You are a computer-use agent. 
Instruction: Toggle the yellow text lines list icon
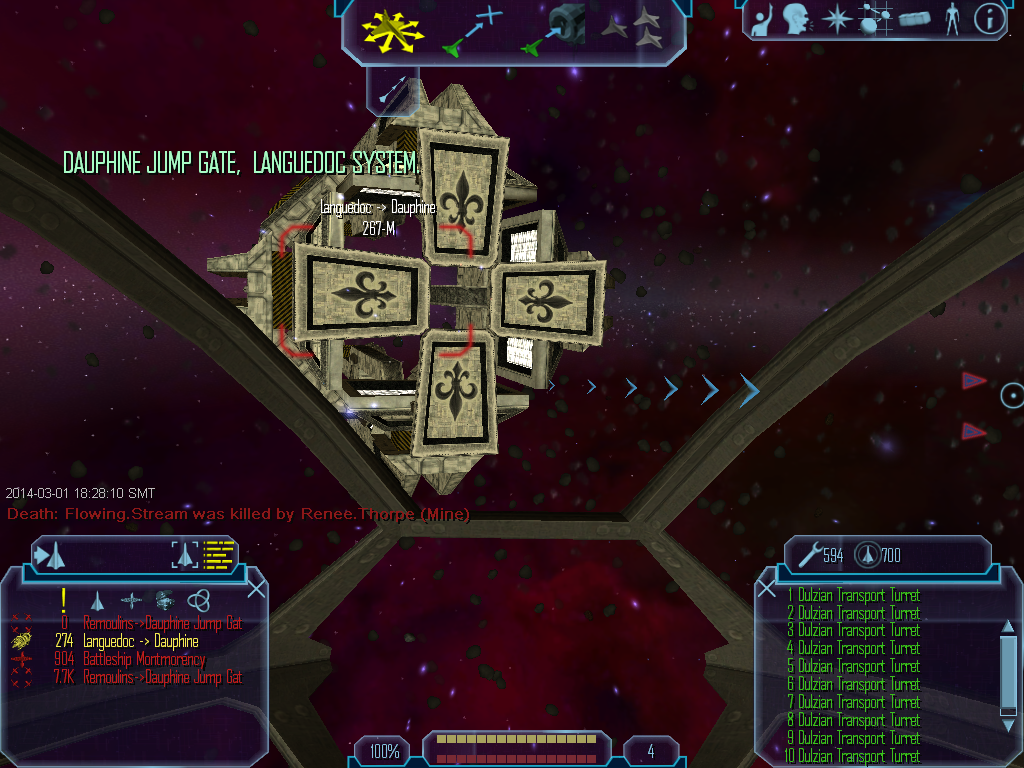[218, 554]
